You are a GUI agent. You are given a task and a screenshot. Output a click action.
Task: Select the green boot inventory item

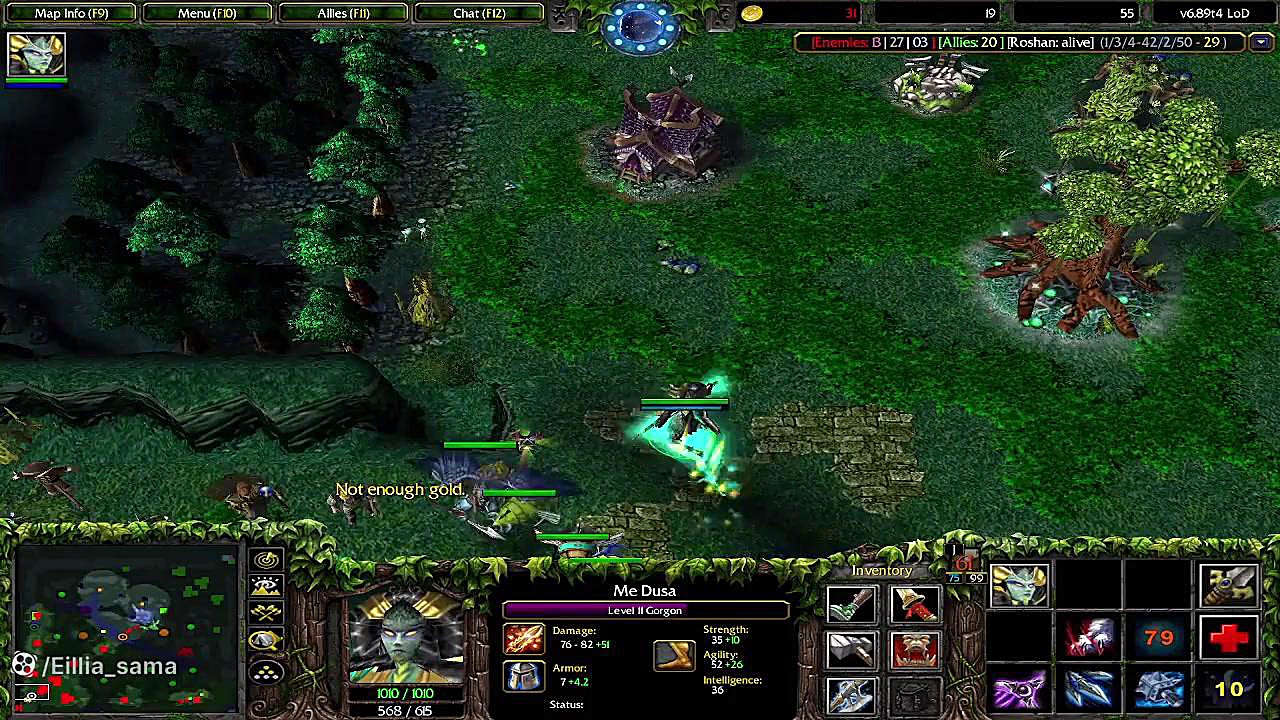851,604
